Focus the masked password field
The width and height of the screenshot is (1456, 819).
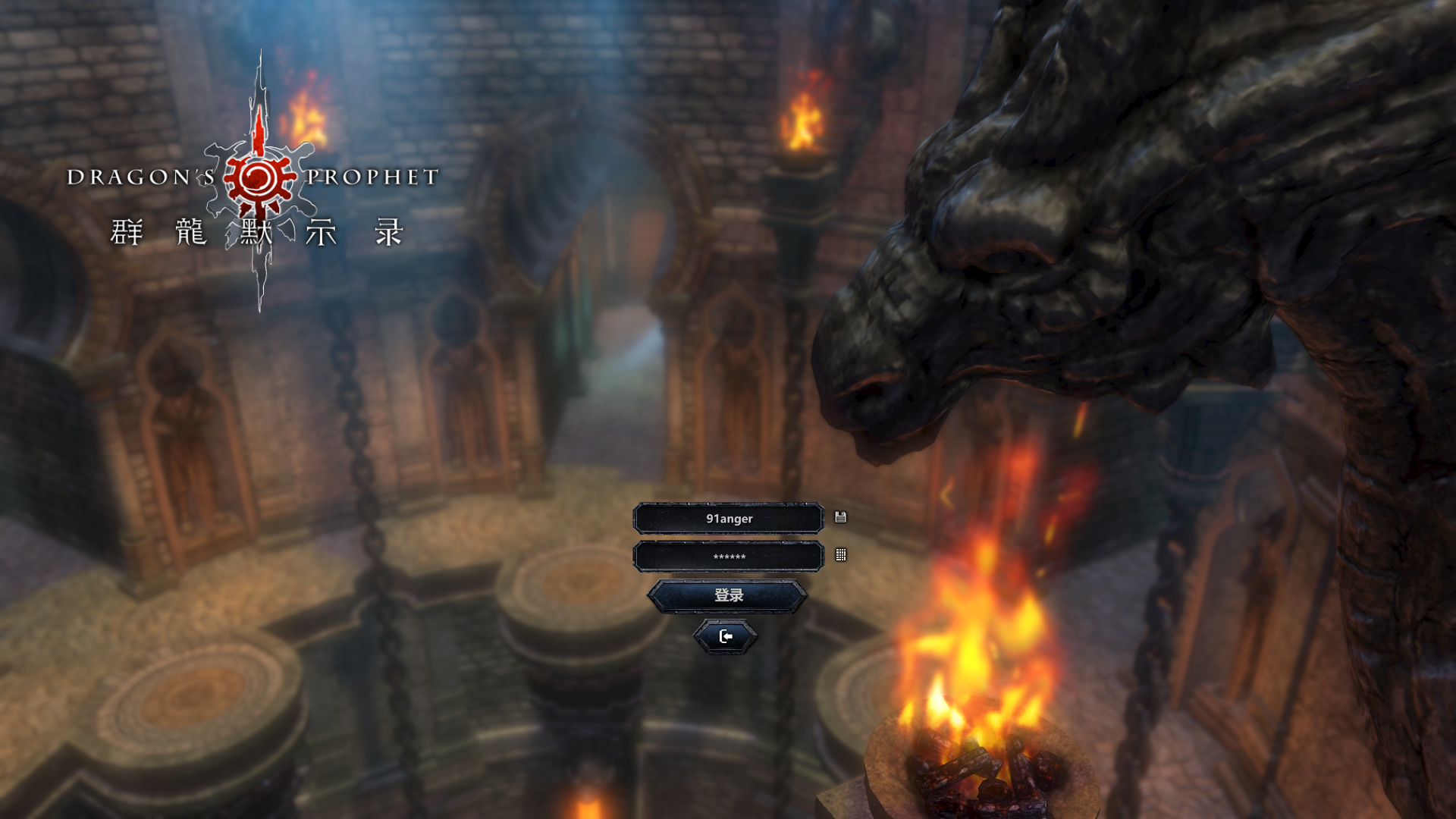click(x=728, y=557)
